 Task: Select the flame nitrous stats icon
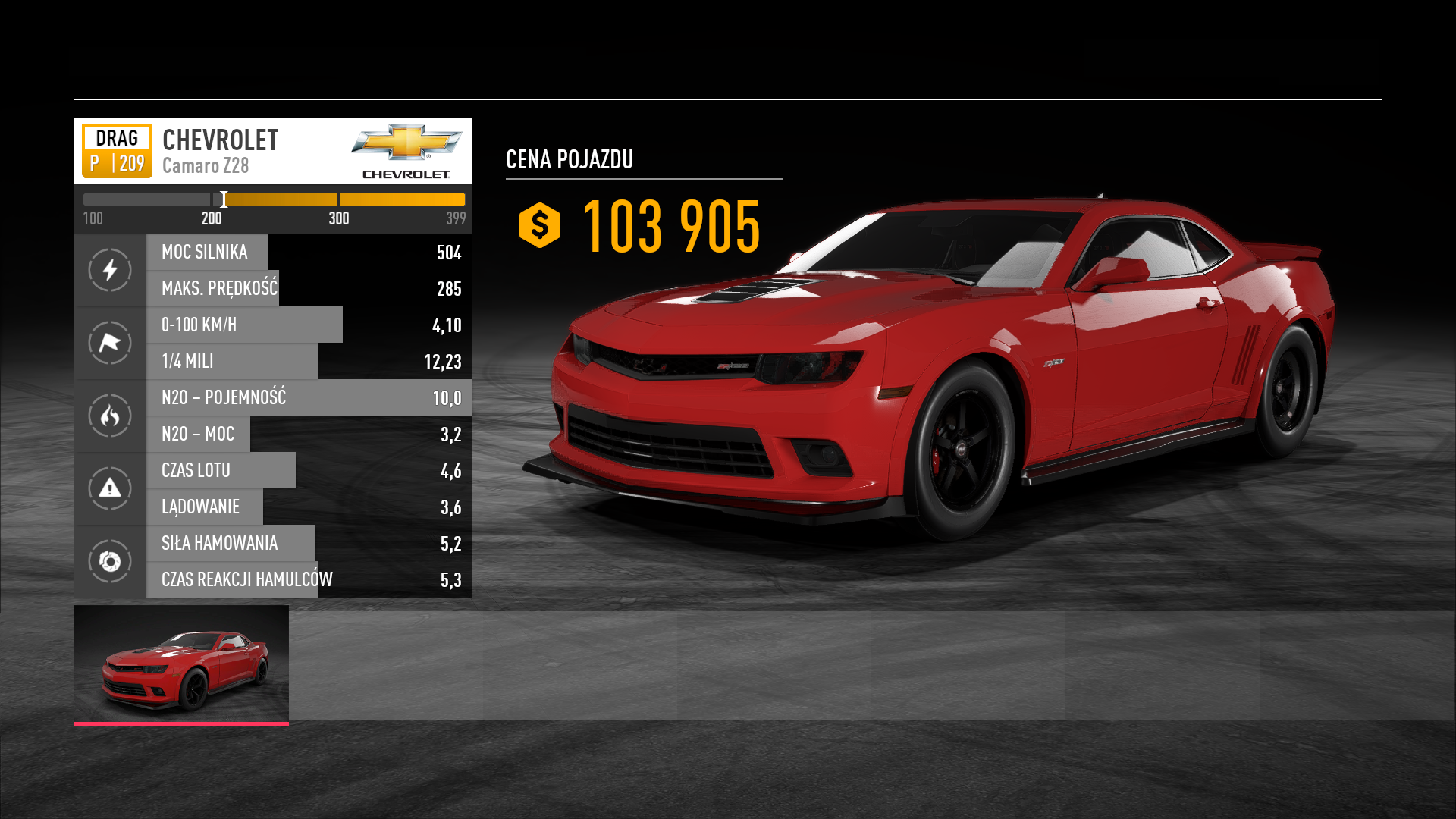click(110, 416)
